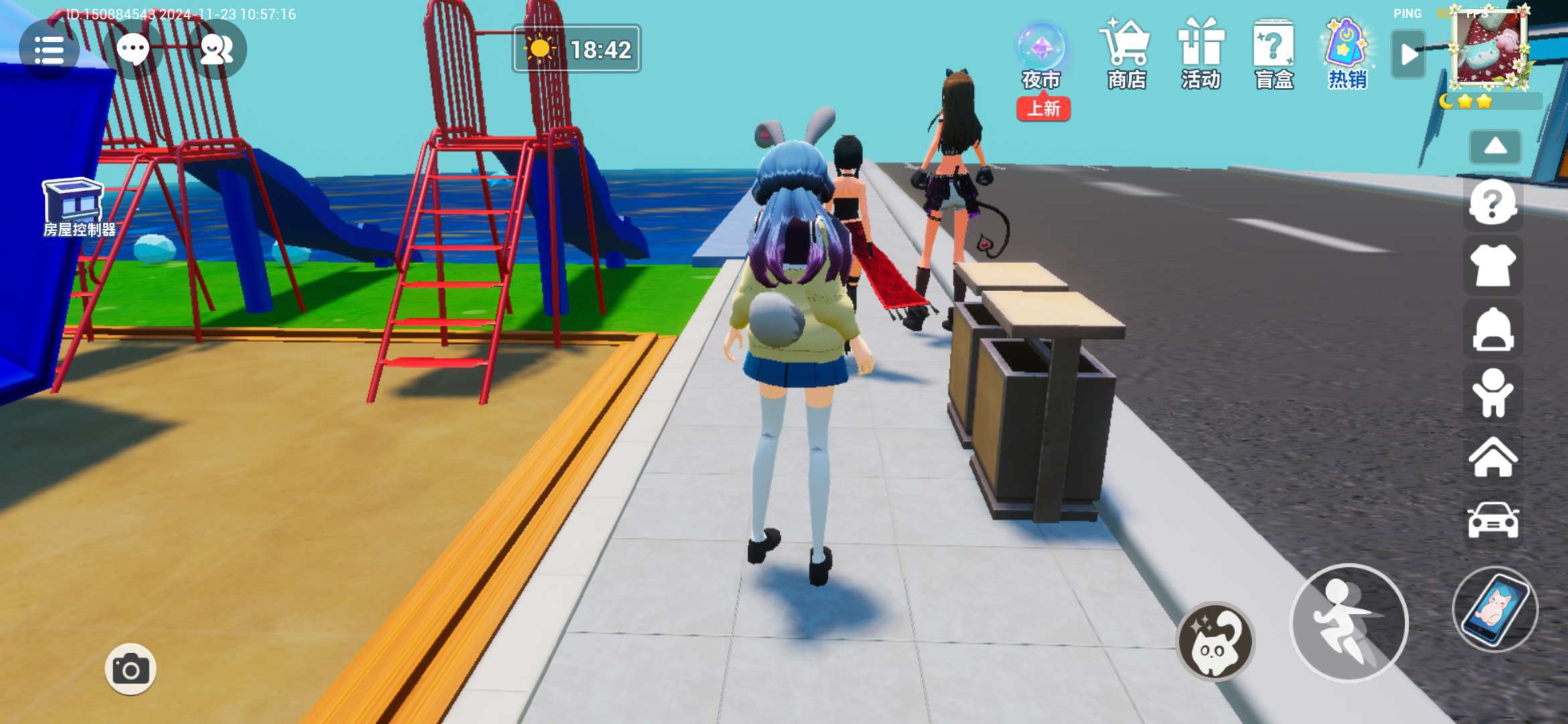Open the 盲盒 blind box

click(x=1274, y=55)
